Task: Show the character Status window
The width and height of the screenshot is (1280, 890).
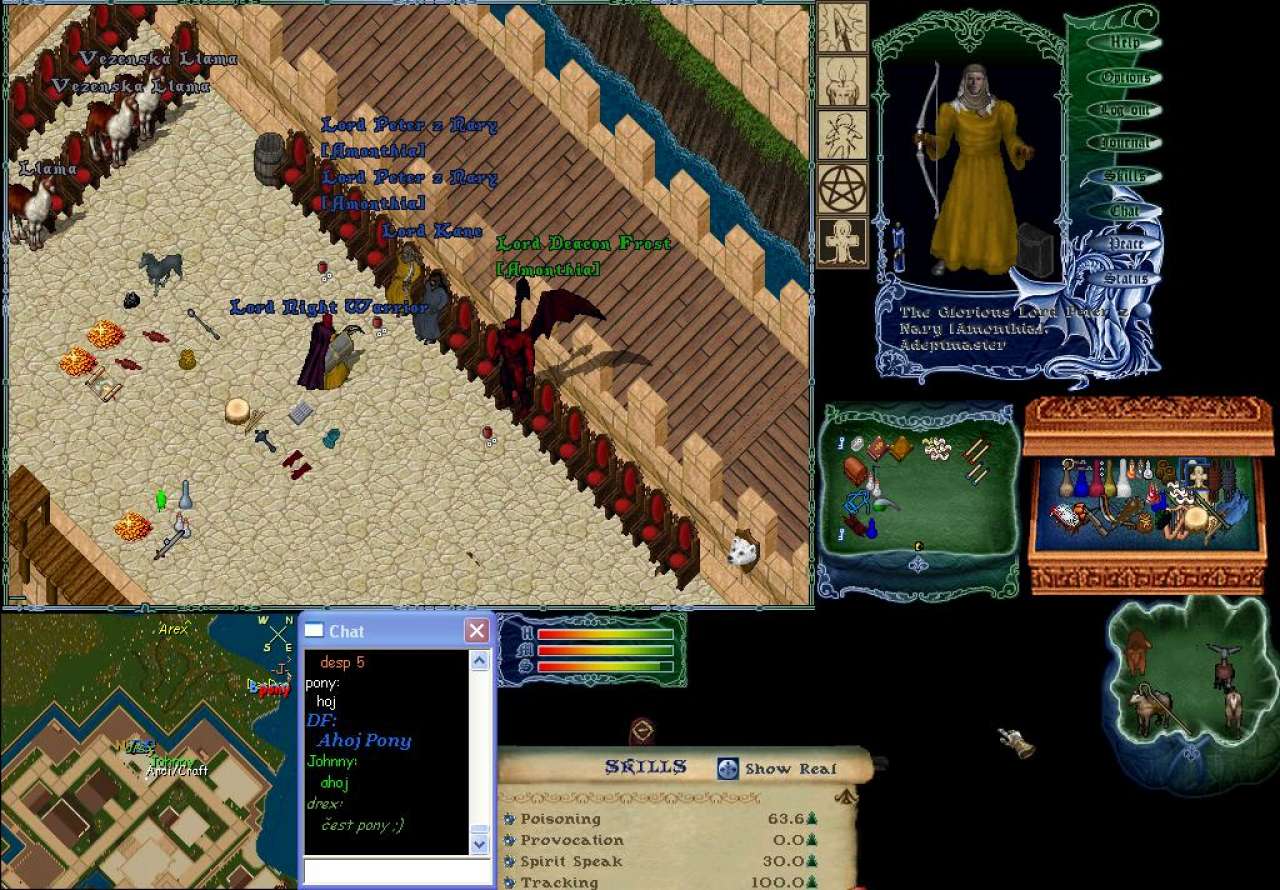Action: 1125,279
